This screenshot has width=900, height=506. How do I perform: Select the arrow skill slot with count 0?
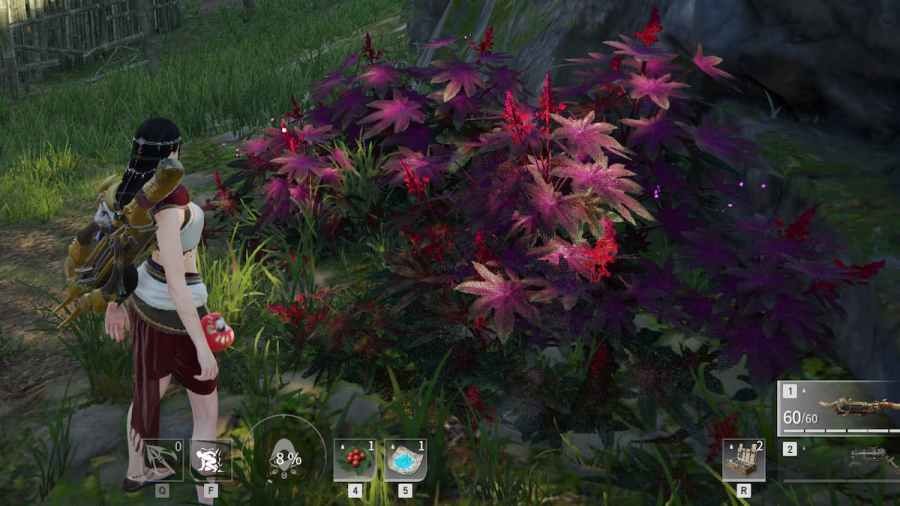(162, 460)
